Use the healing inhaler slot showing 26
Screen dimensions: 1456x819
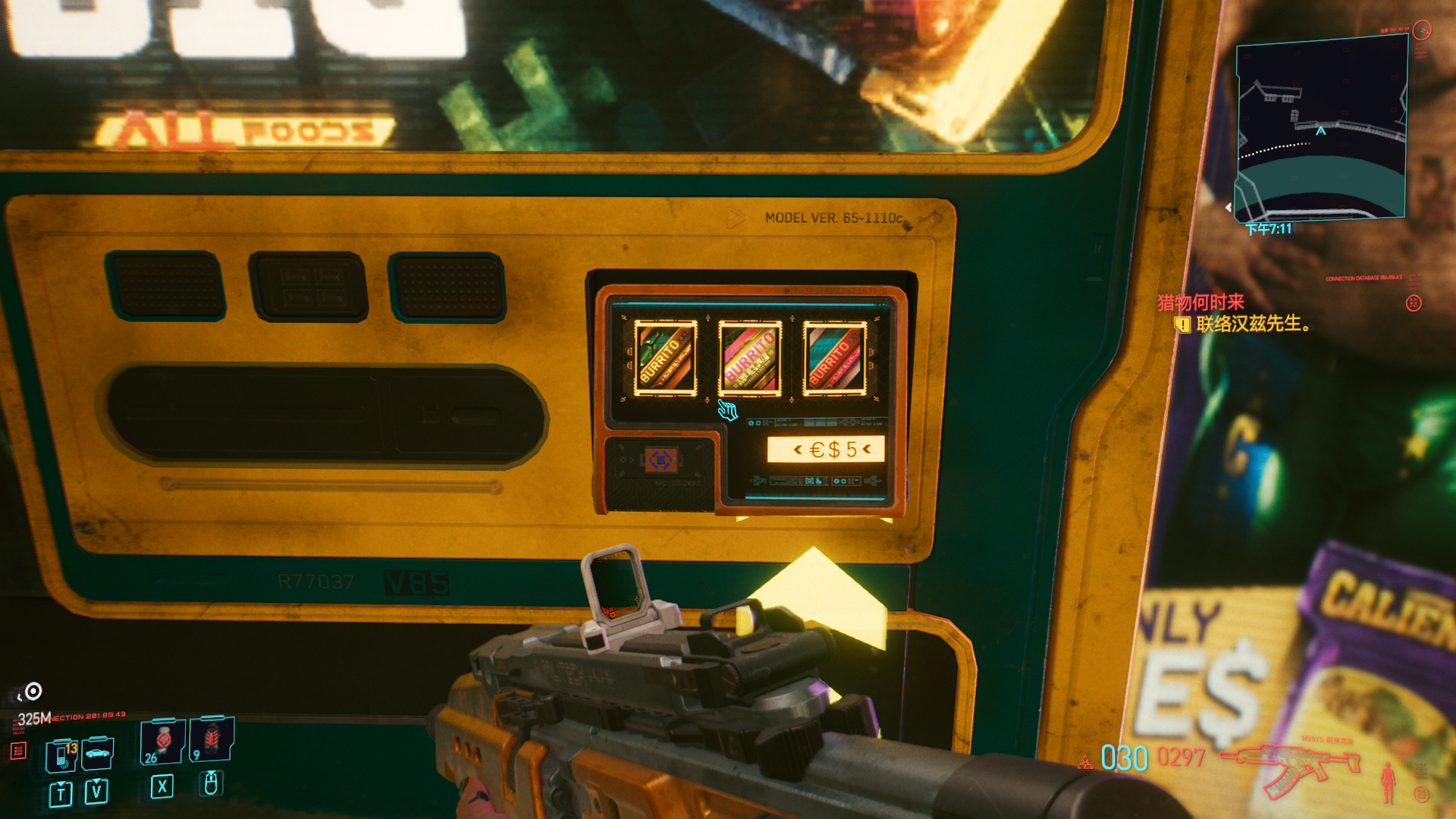[162, 742]
